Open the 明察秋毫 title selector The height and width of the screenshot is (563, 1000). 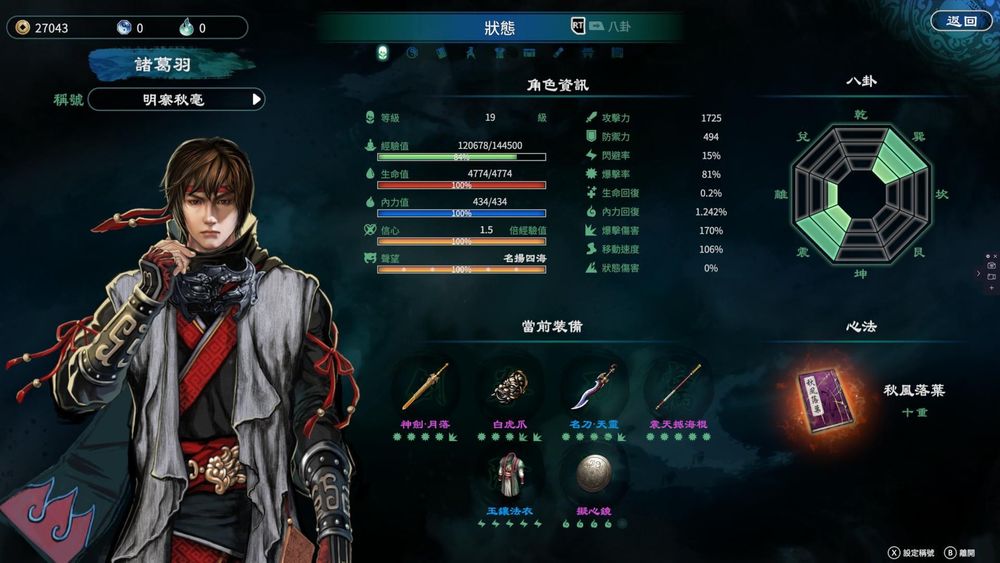point(176,99)
